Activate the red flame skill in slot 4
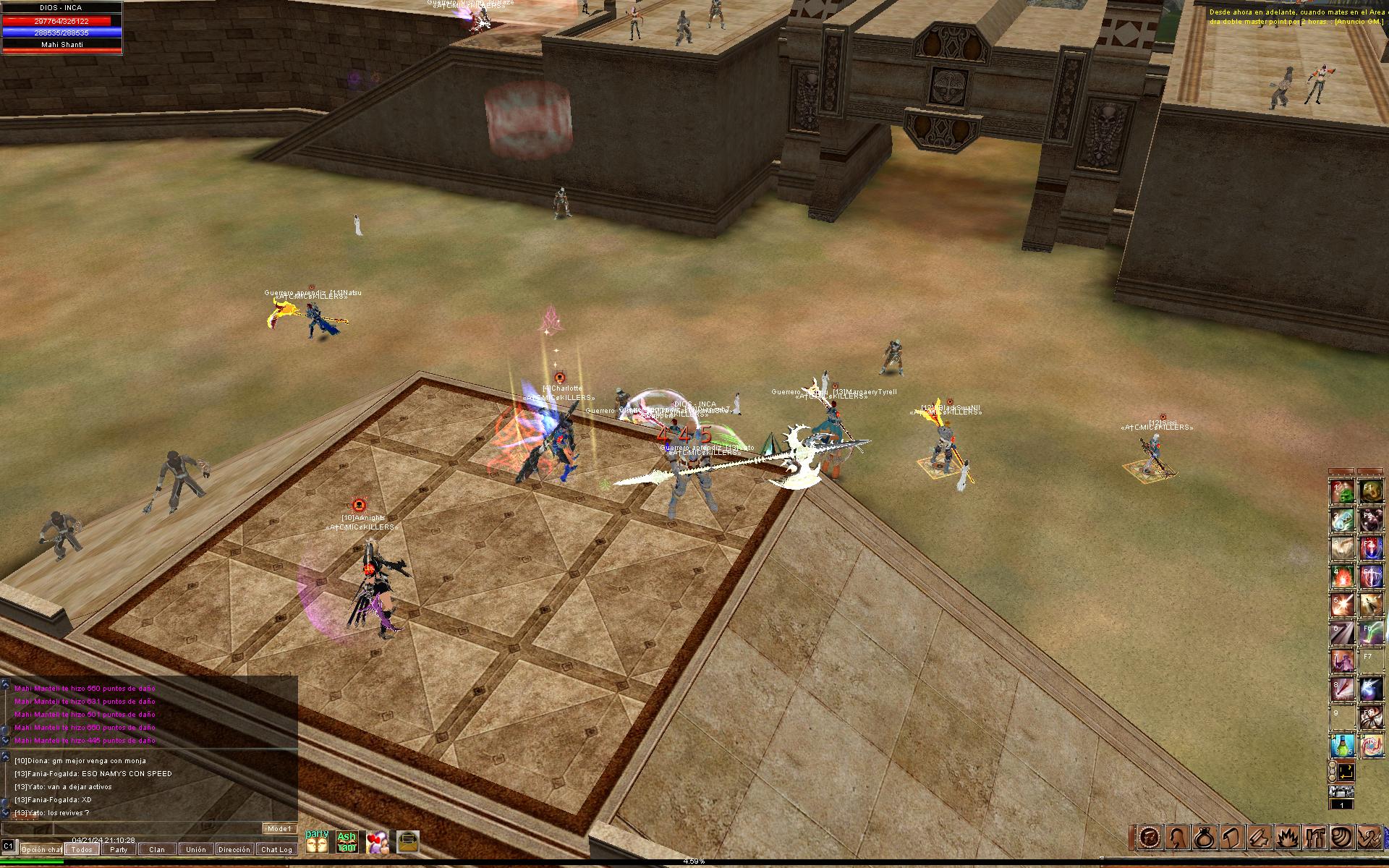Viewport: 1389px width, 868px height. 1343,577
